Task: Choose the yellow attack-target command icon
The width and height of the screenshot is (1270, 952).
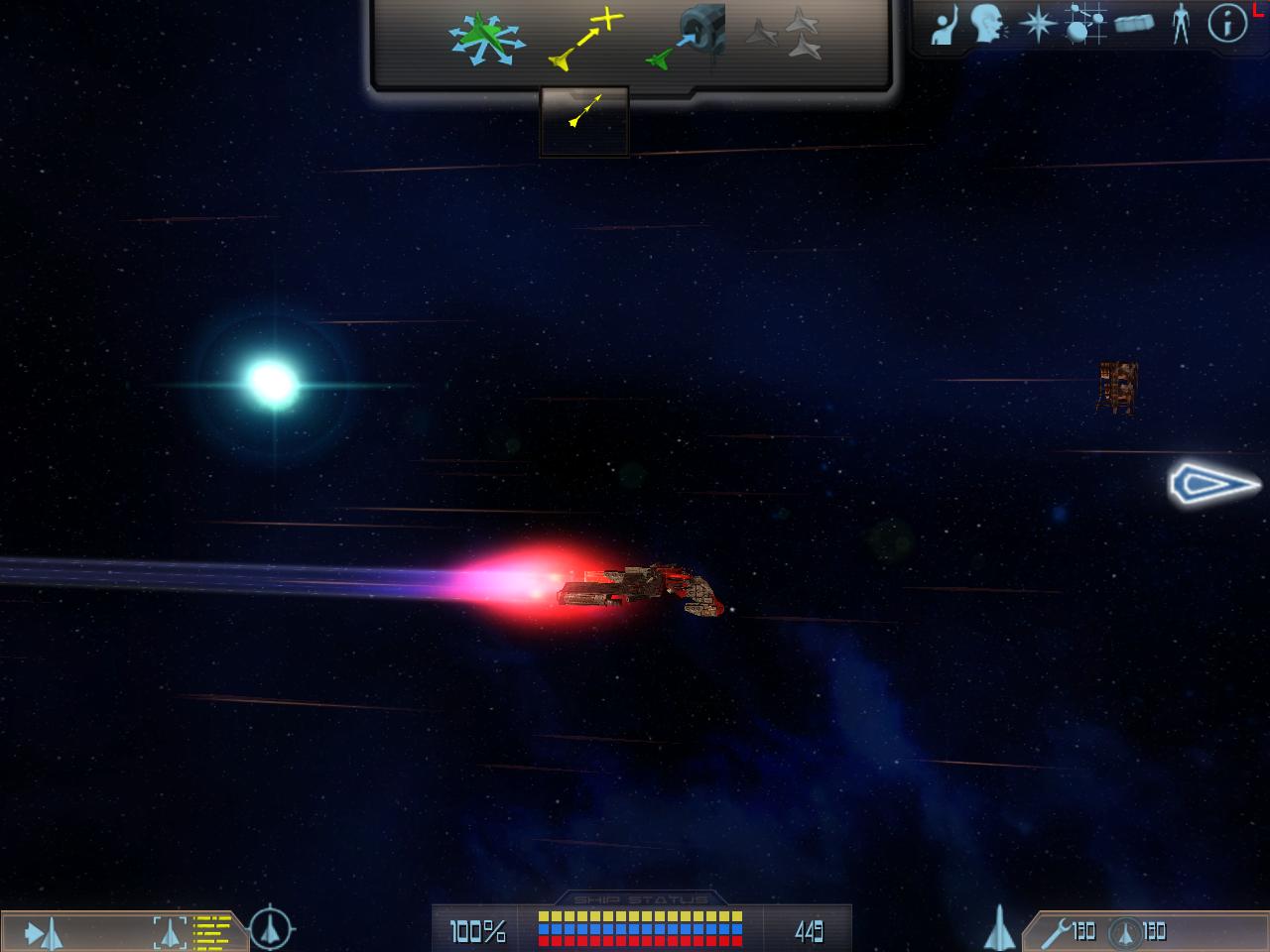Action: pyautogui.click(x=585, y=42)
